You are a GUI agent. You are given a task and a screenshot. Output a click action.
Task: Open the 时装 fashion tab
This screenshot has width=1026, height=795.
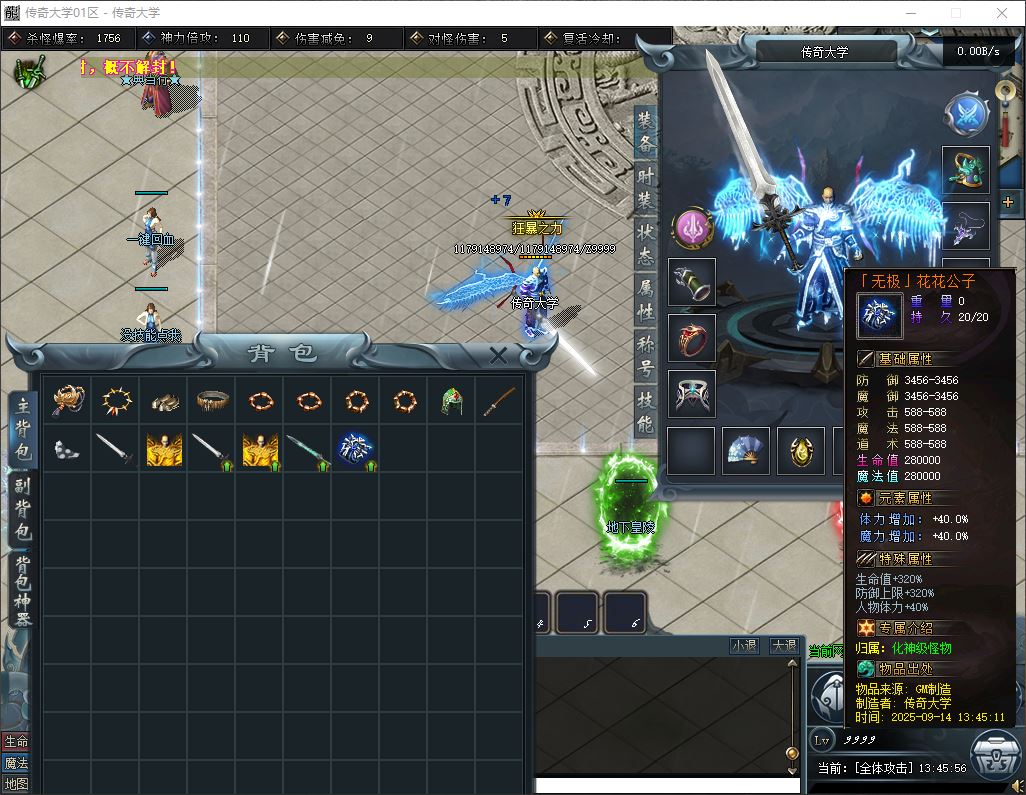646,187
